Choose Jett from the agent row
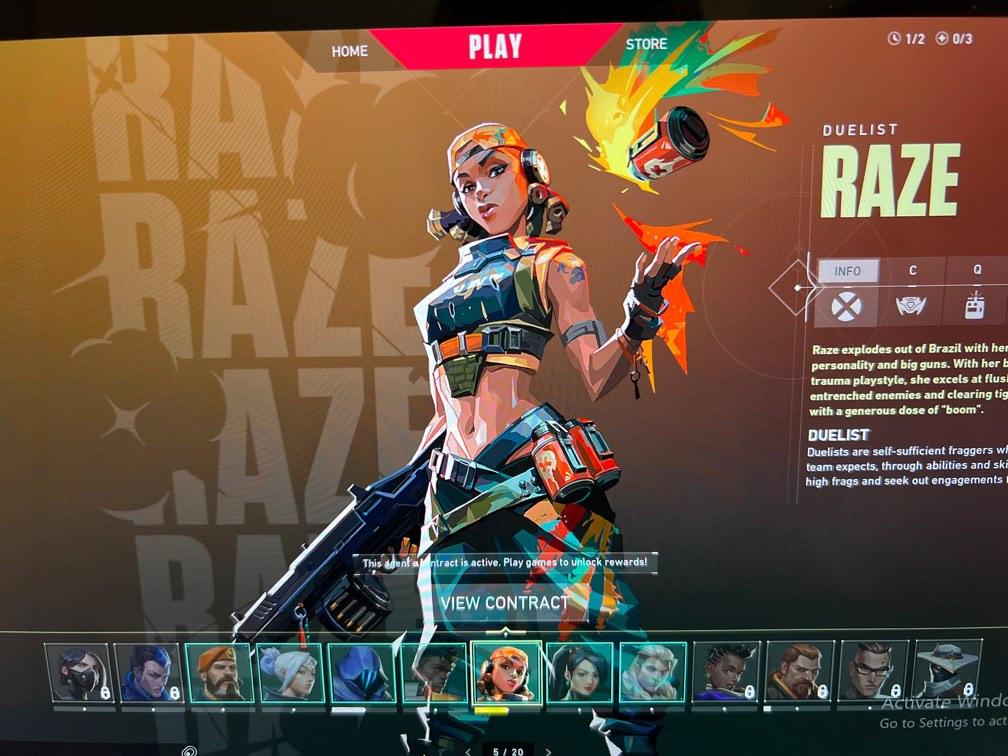Image resolution: width=1008 pixels, height=756 pixels. click(290, 673)
